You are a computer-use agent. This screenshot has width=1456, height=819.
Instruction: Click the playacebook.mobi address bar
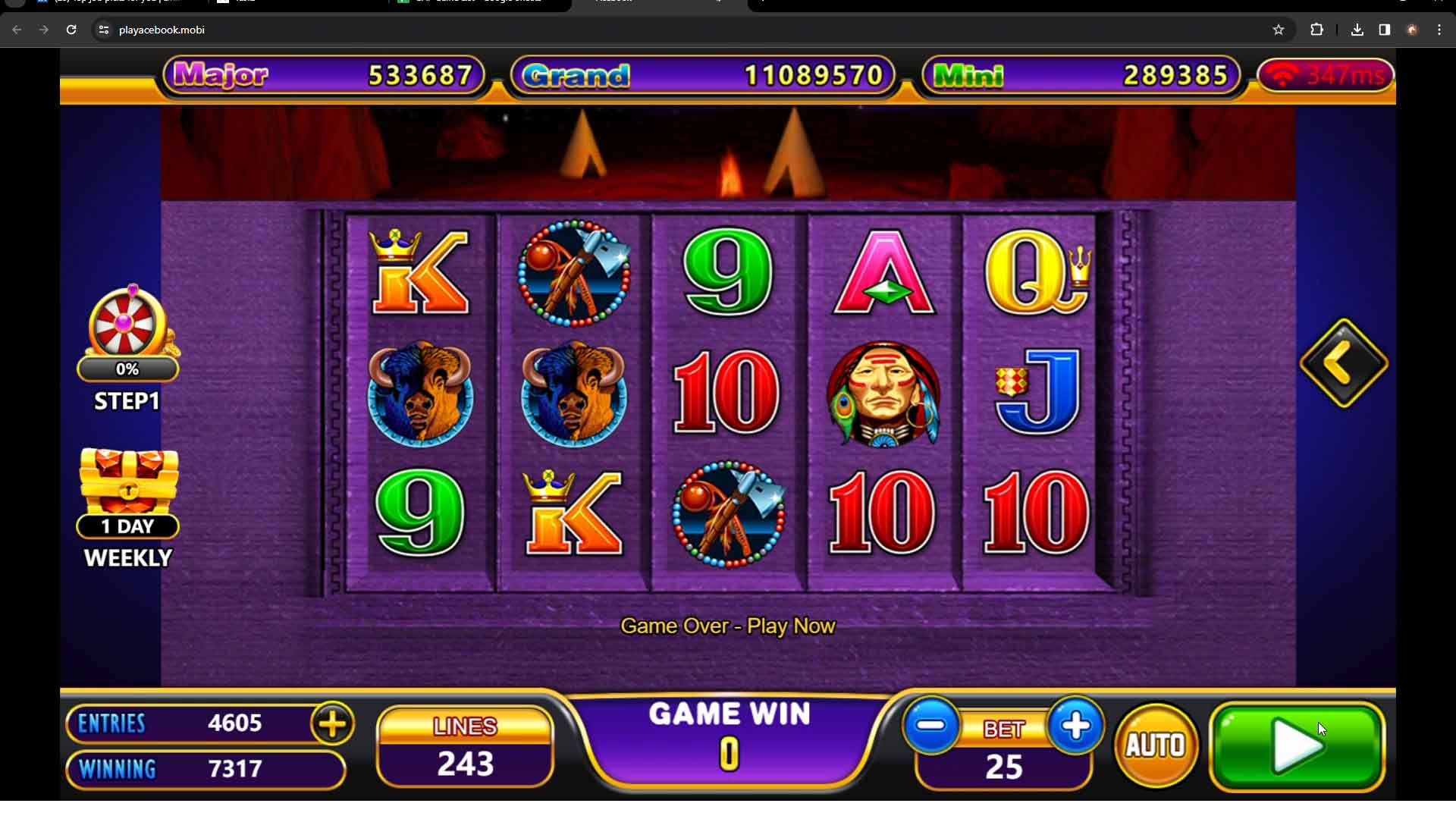303,30
